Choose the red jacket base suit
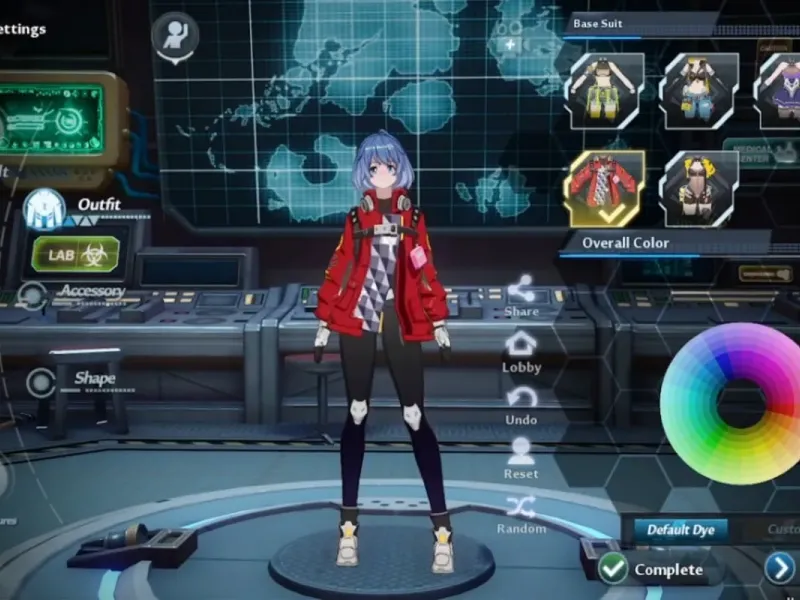The width and height of the screenshot is (800, 600). click(604, 188)
